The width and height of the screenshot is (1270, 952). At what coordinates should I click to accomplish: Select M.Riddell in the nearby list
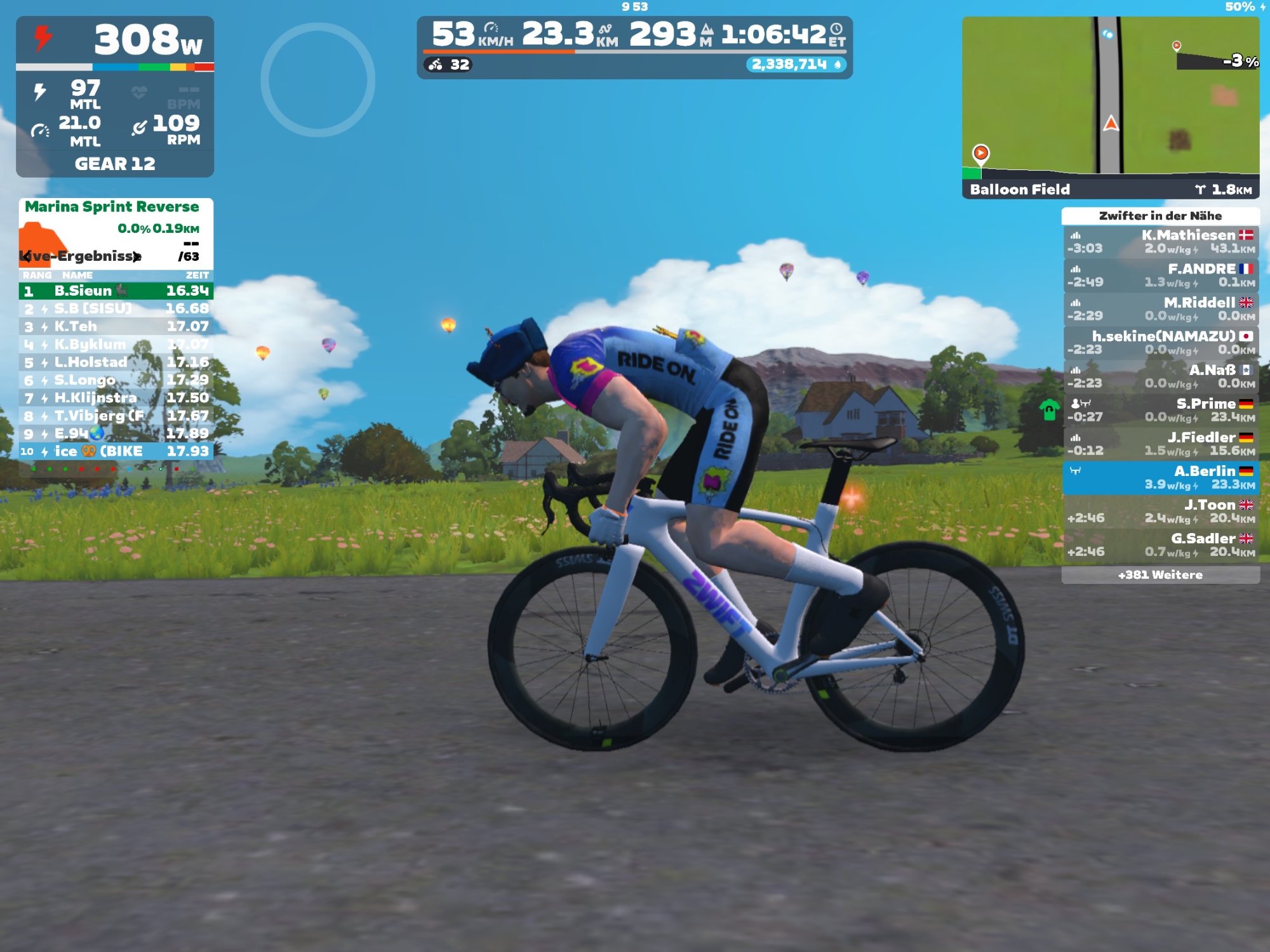(x=1160, y=309)
